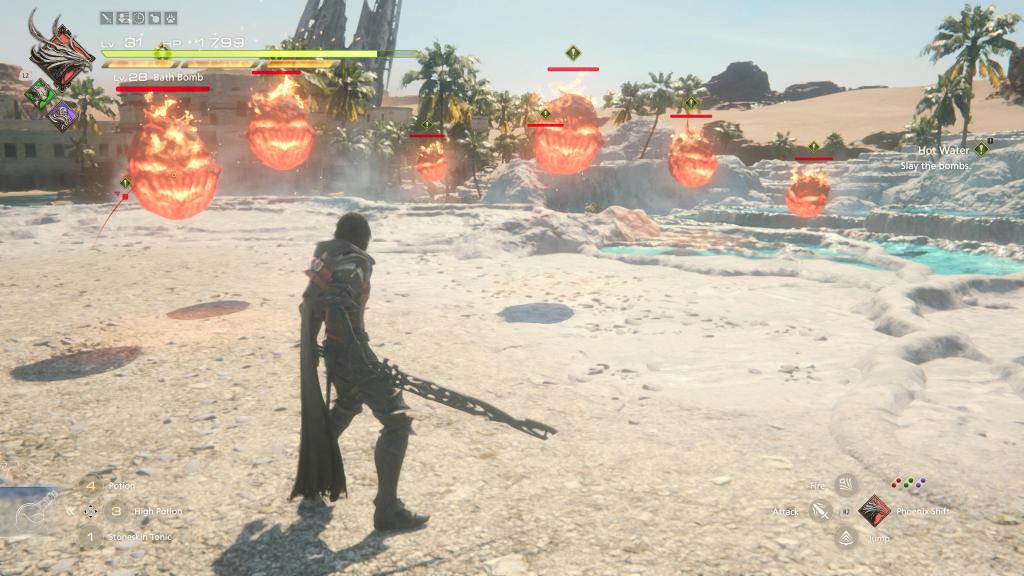Select the sword status icon
This screenshot has width=1024, height=576.
click(x=106, y=17)
